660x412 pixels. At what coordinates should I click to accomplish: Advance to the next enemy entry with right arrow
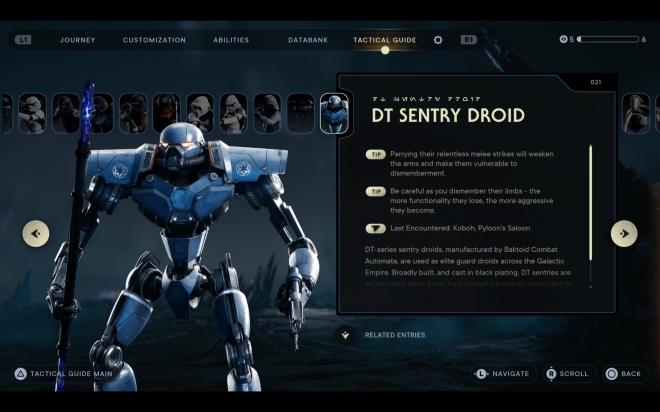tap(624, 234)
